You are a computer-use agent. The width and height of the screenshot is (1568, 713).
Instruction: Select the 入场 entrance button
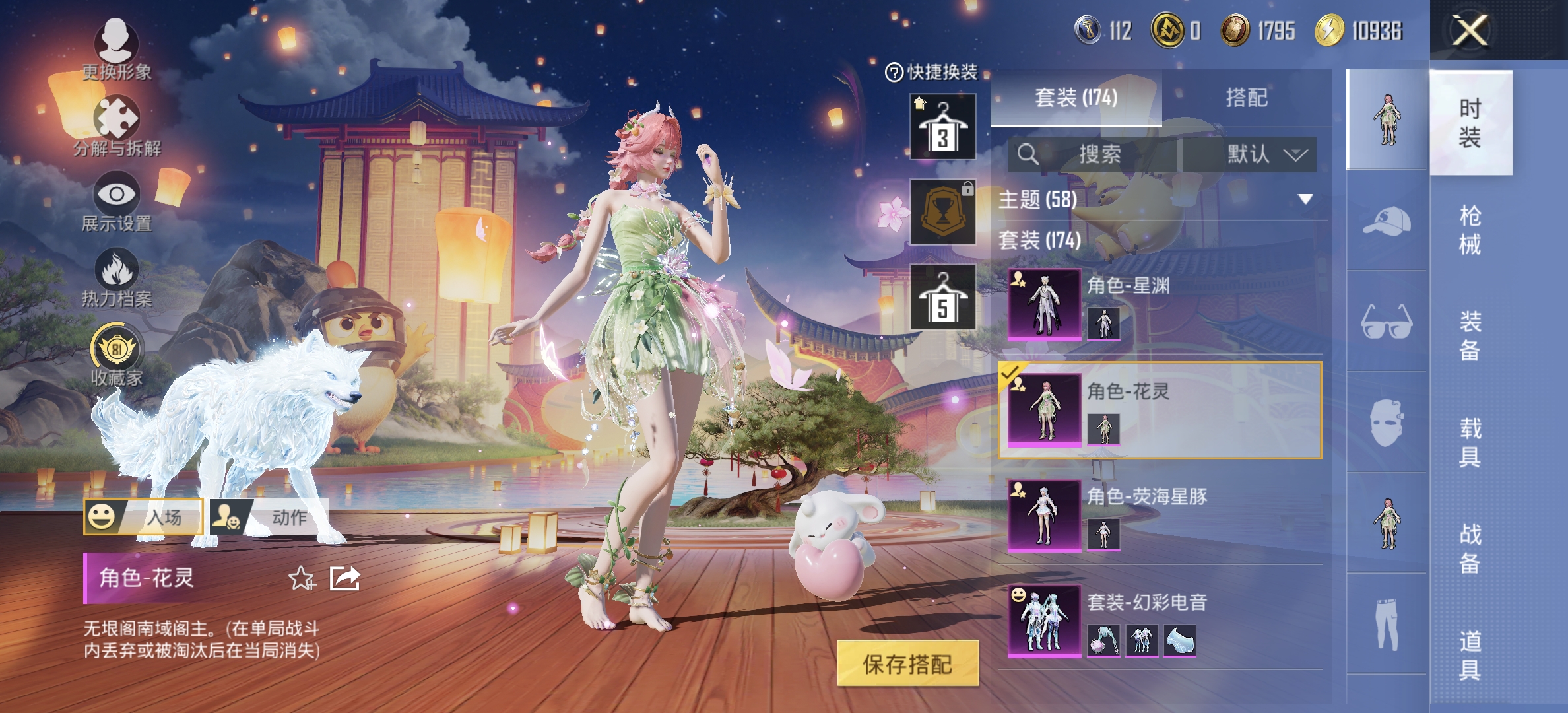pyautogui.click(x=143, y=517)
